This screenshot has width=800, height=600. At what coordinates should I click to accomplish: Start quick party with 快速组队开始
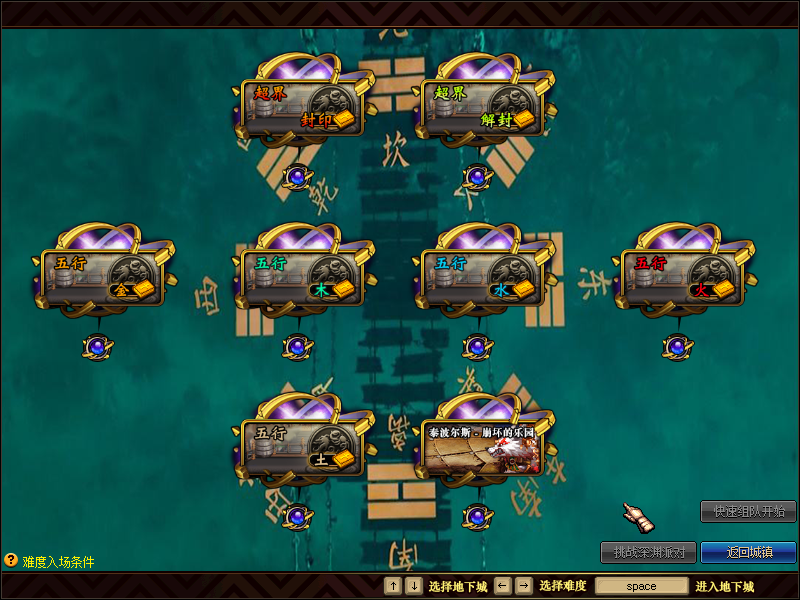coord(748,512)
